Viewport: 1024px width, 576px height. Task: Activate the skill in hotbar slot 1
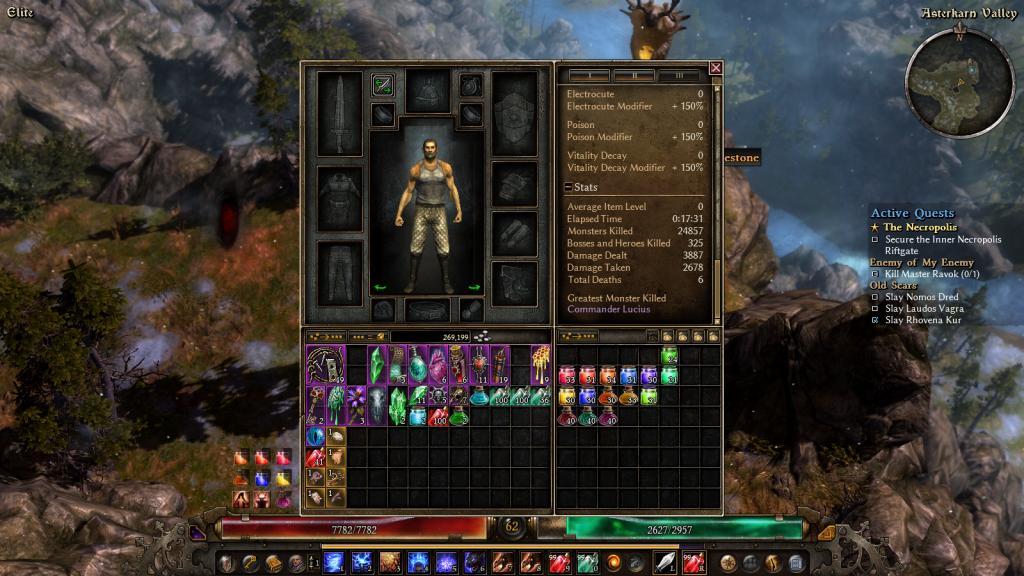point(334,562)
